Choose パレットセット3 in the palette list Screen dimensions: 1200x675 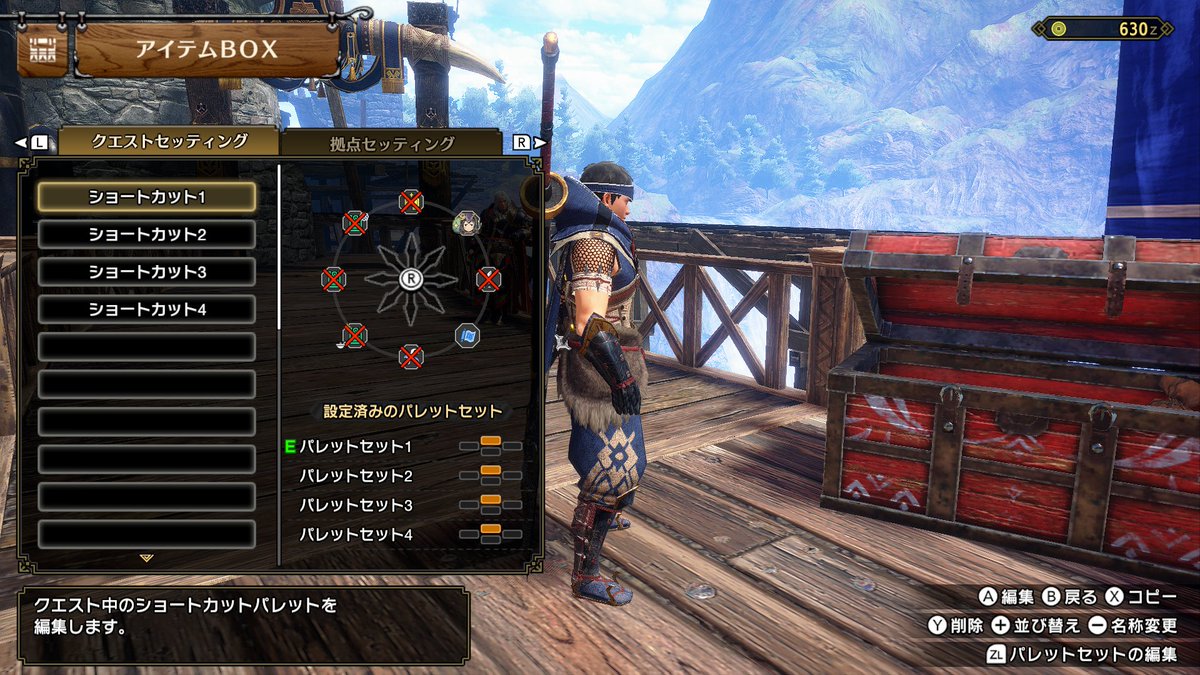356,505
